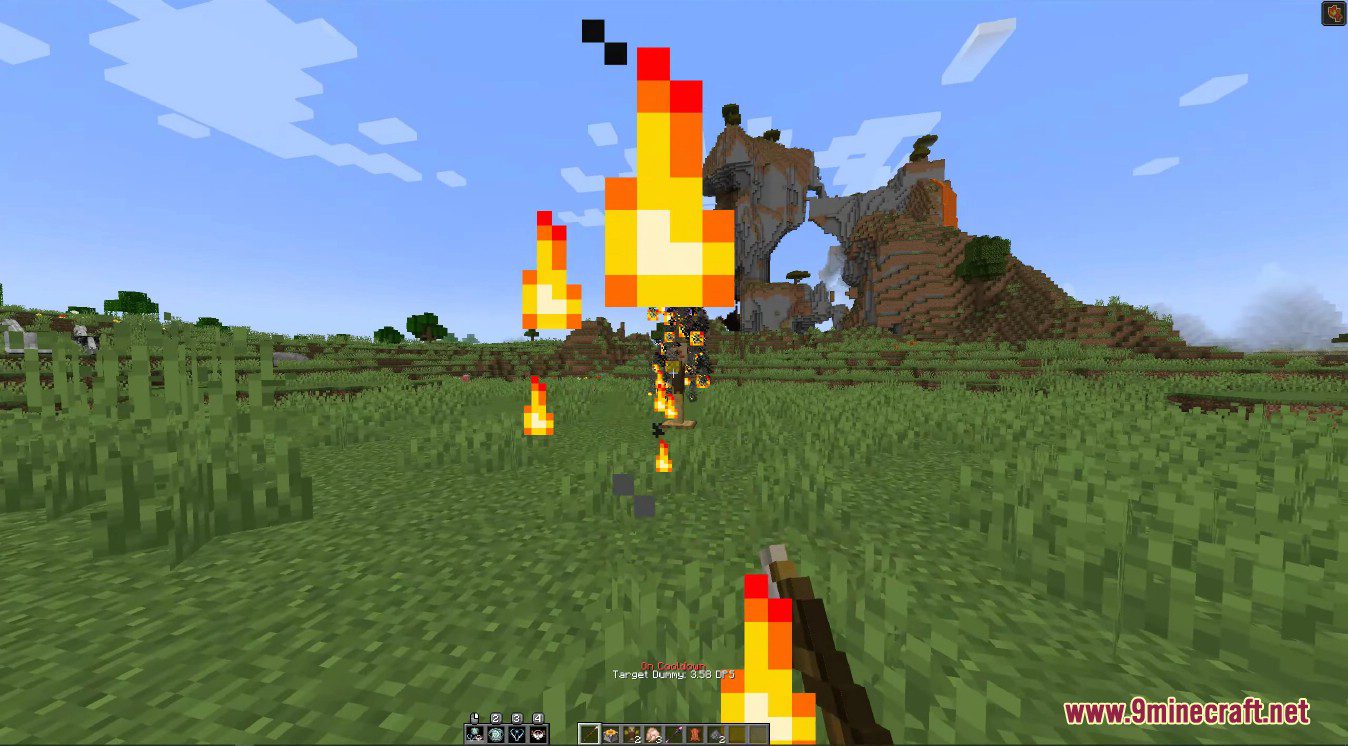Activate the winged skull spell bound to key 4
This screenshot has height=746, width=1348.
coord(538,734)
